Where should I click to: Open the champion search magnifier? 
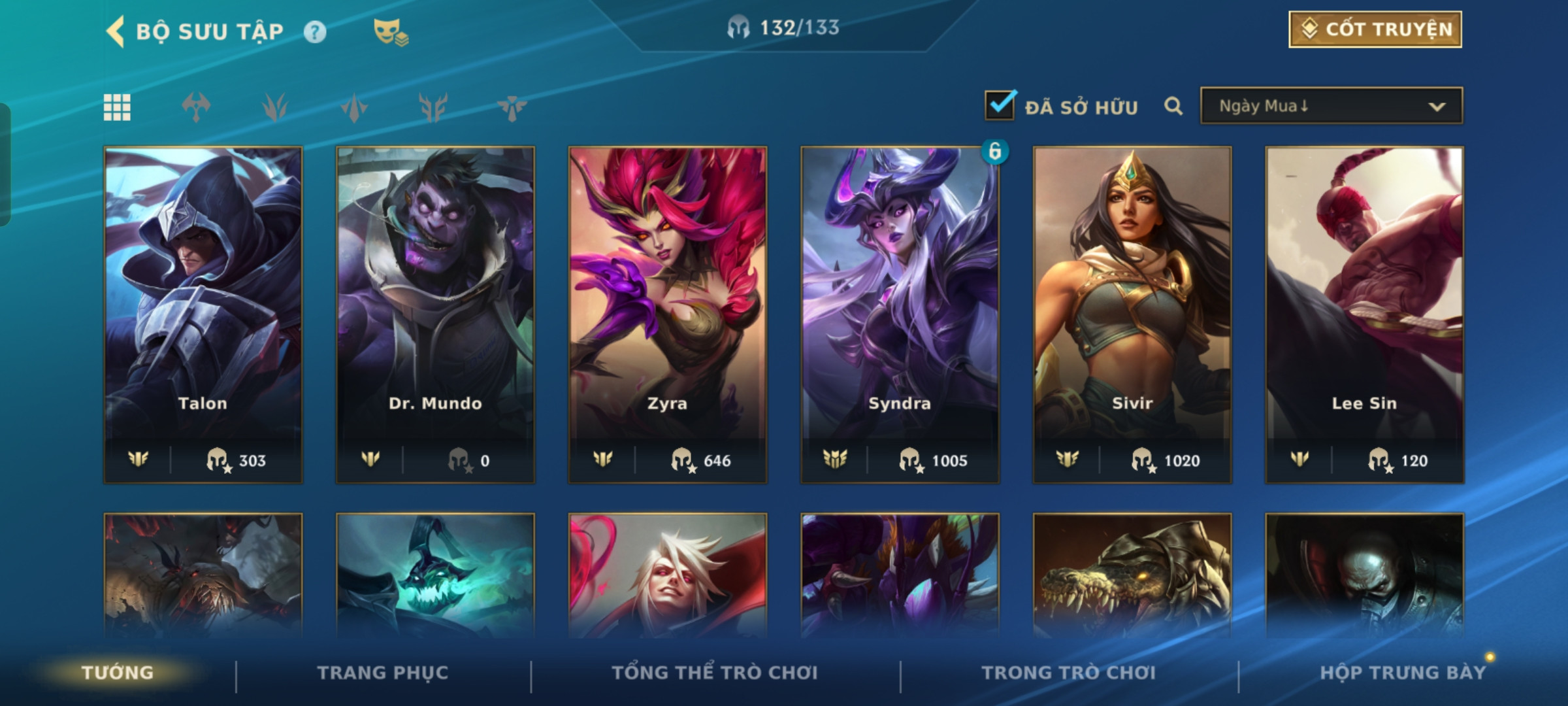1173,106
